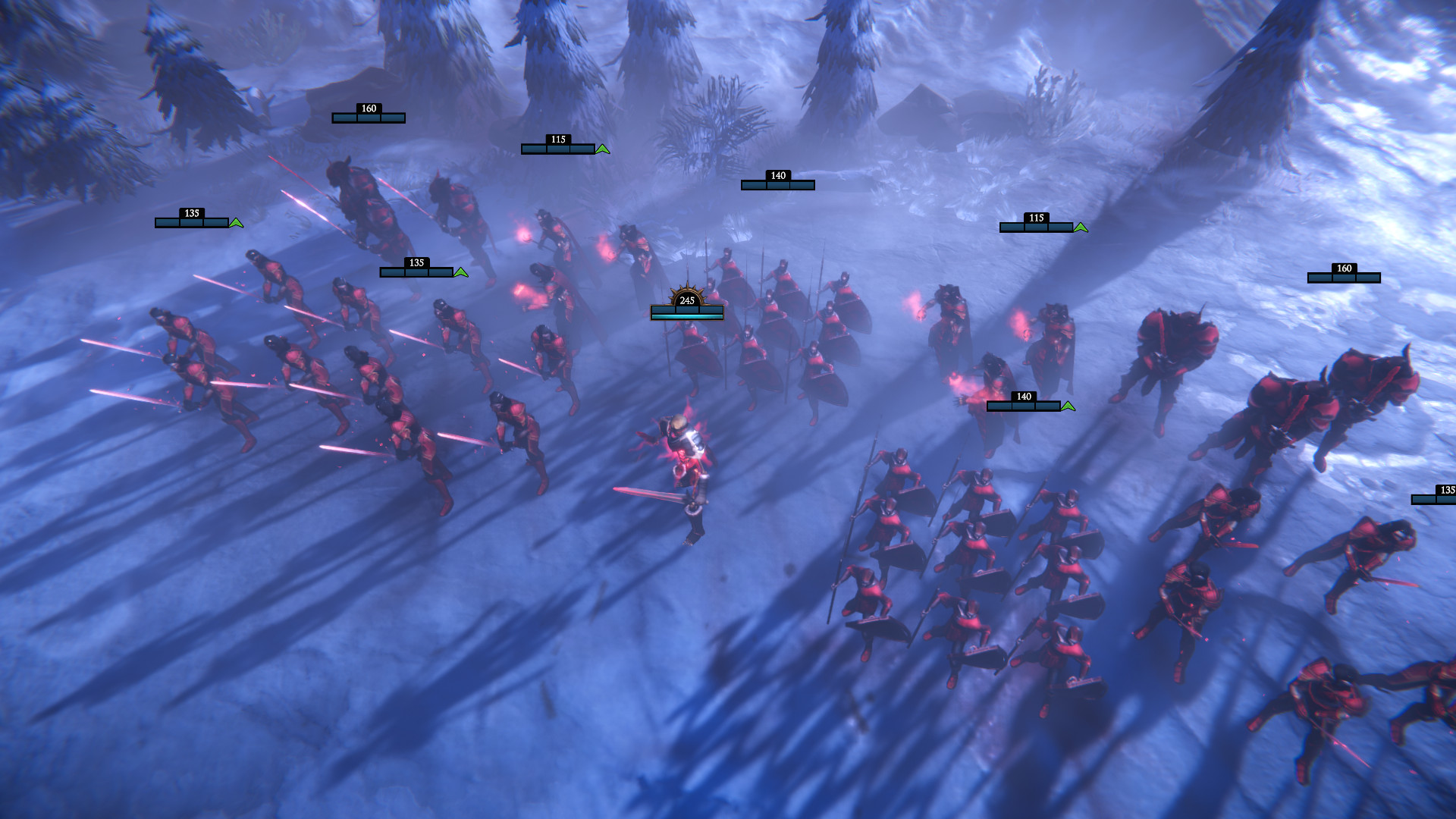Screen dimensions: 1456x819
Task: Click the 160 health bar at top left
Action: pos(367,118)
